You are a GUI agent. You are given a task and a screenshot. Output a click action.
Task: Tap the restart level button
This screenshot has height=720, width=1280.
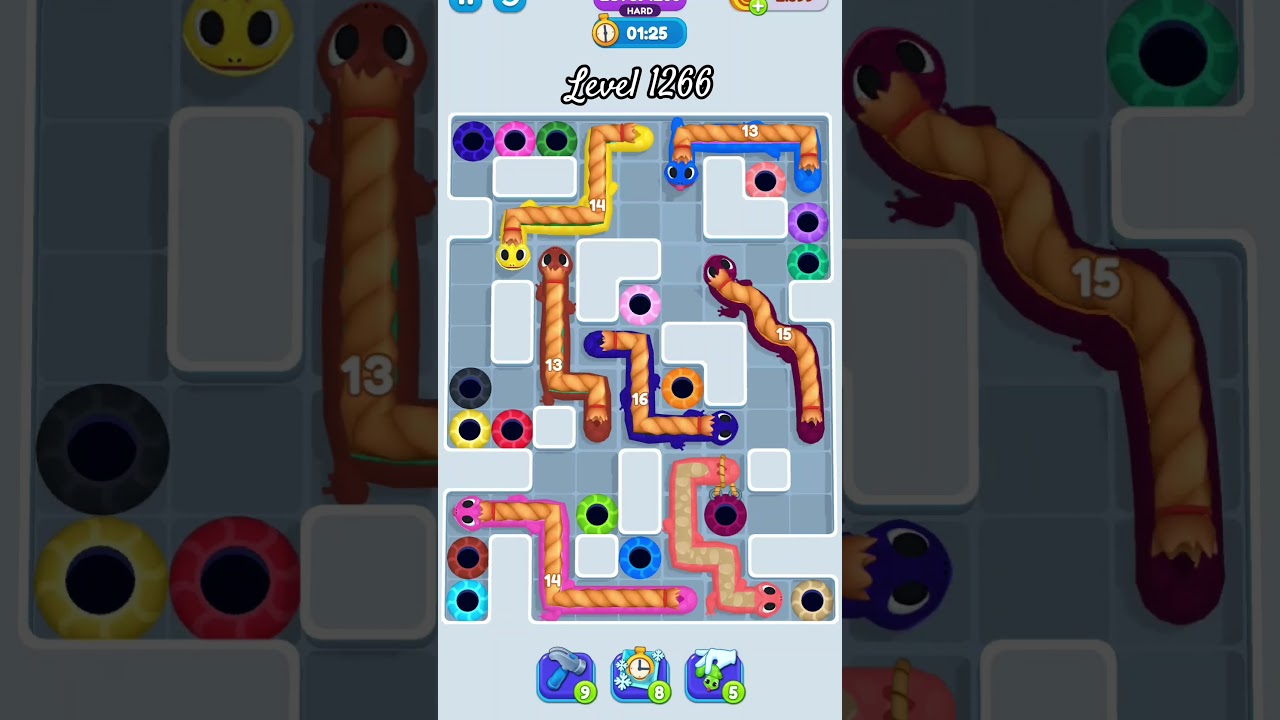pos(510,4)
